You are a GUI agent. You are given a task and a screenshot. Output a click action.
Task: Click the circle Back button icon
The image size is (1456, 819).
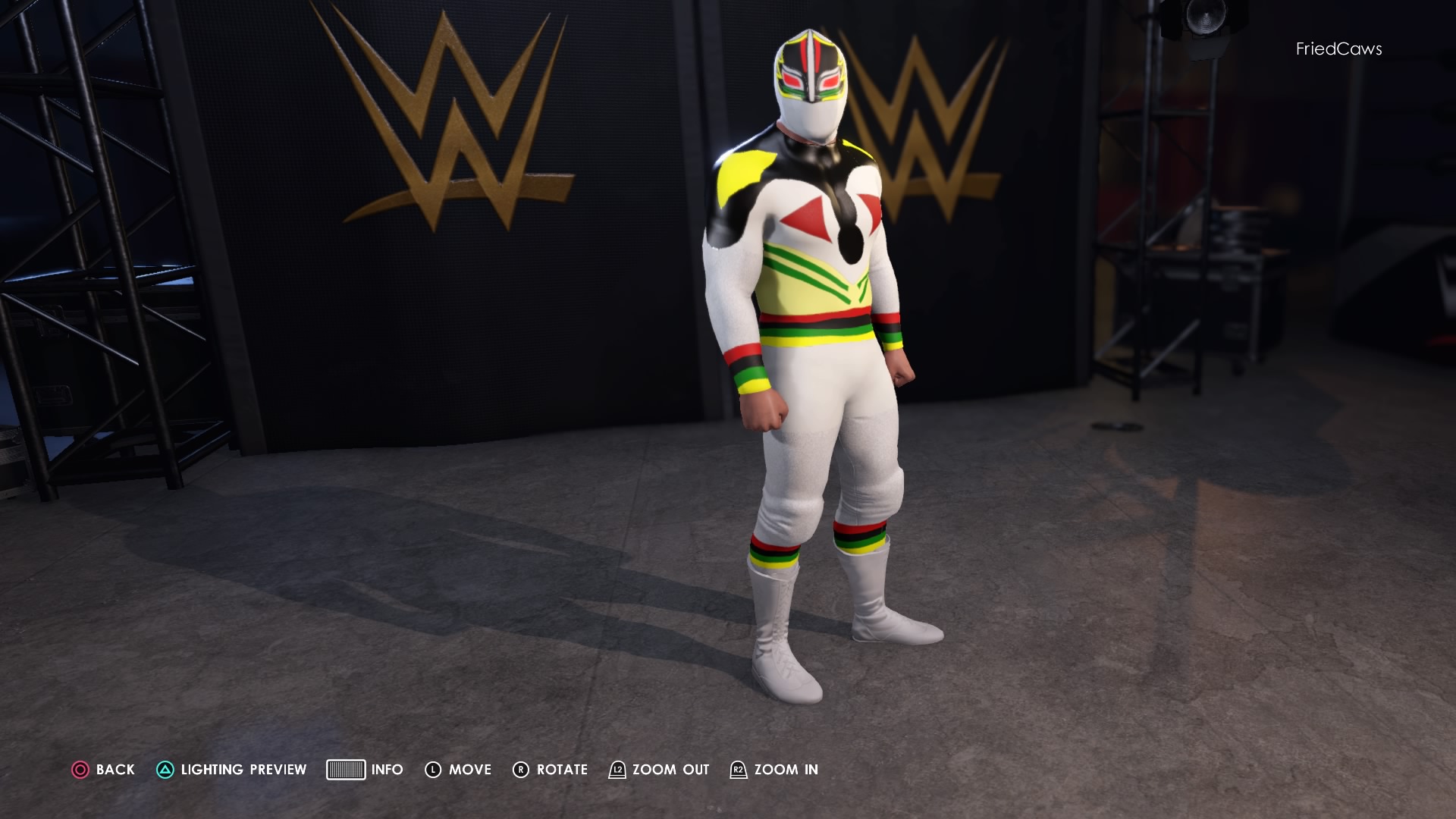tap(79, 769)
